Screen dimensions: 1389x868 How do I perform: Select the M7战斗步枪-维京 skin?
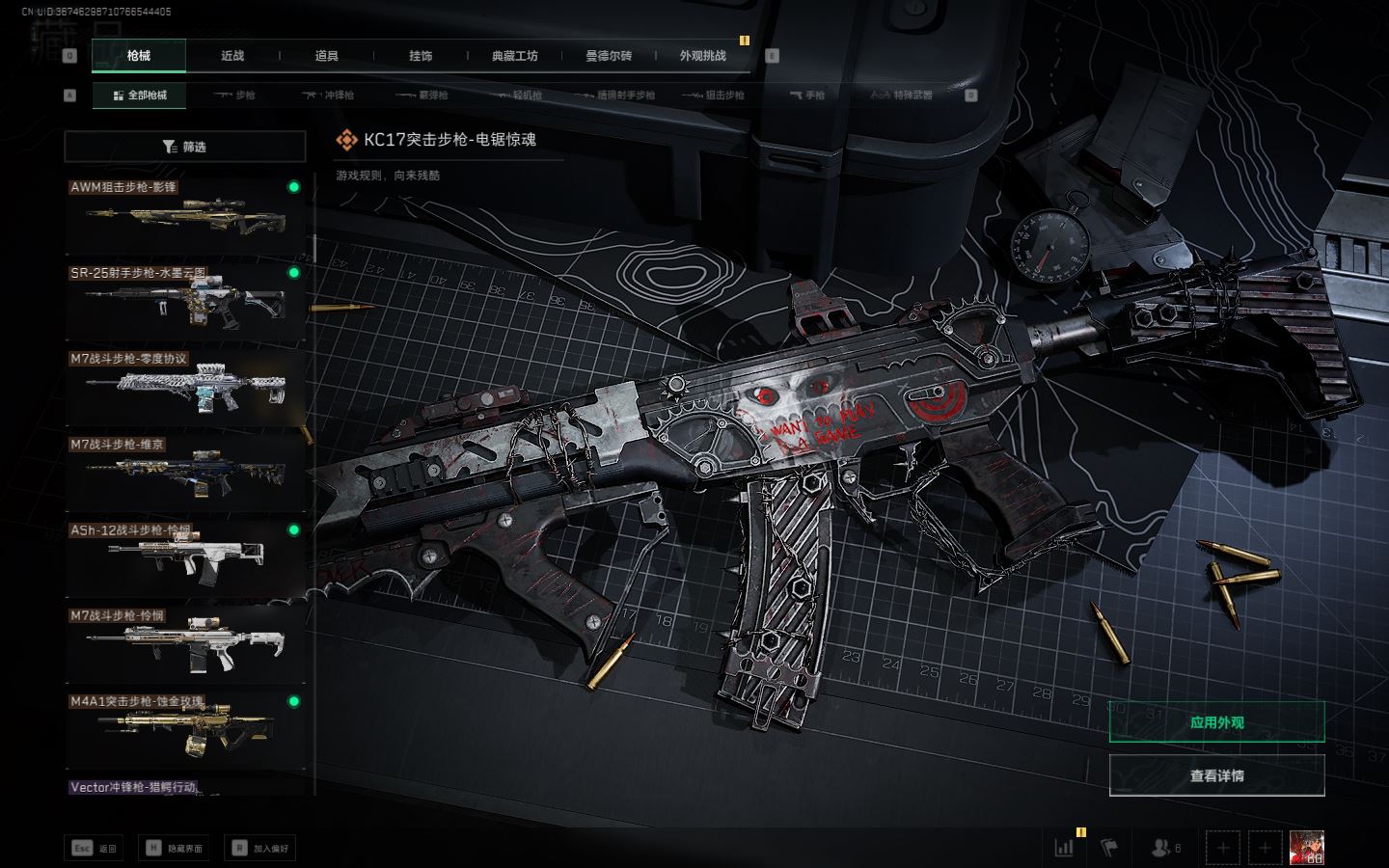click(x=185, y=475)
